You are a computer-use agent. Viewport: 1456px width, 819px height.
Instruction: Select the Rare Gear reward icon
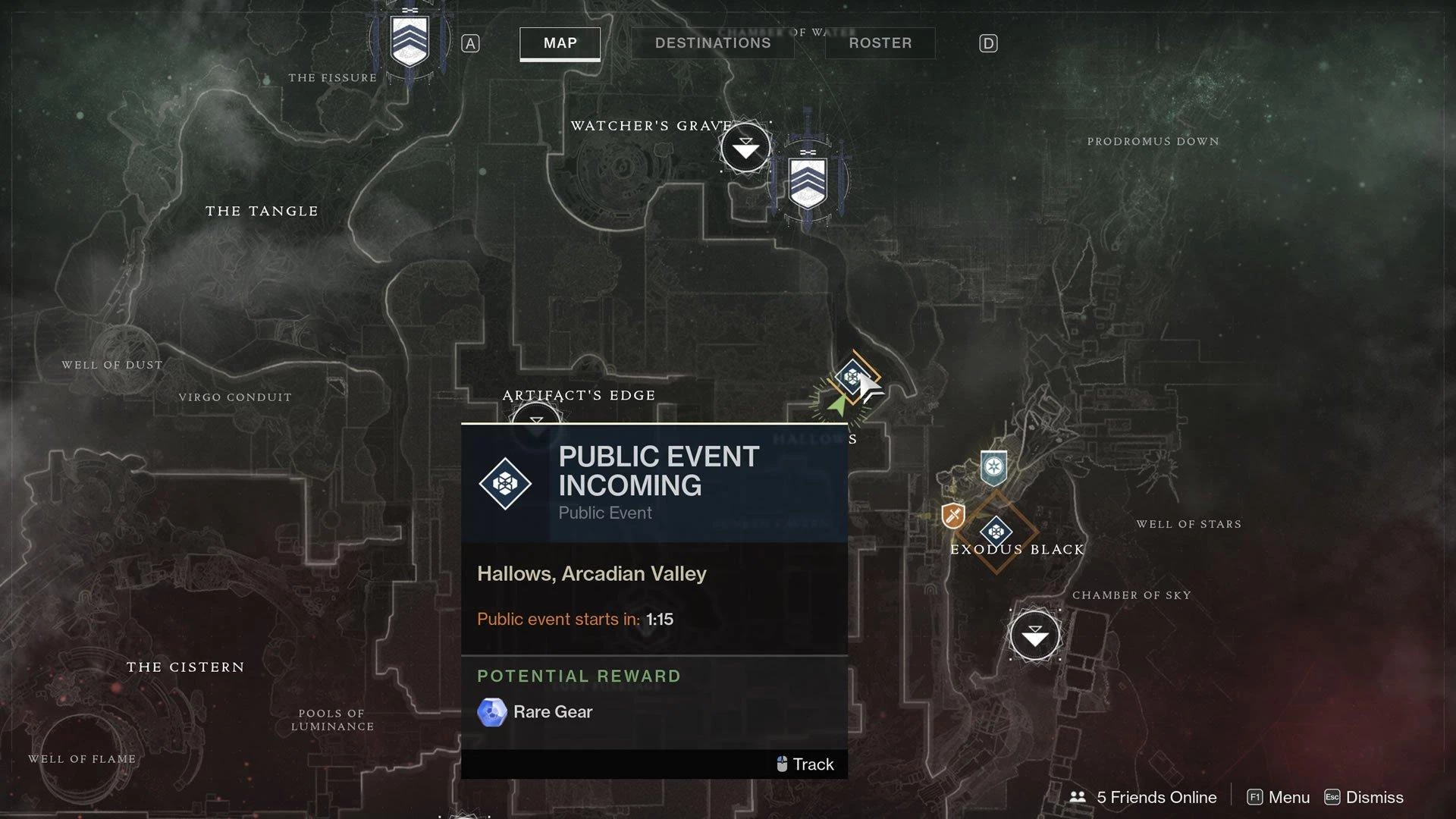point(491,712)
